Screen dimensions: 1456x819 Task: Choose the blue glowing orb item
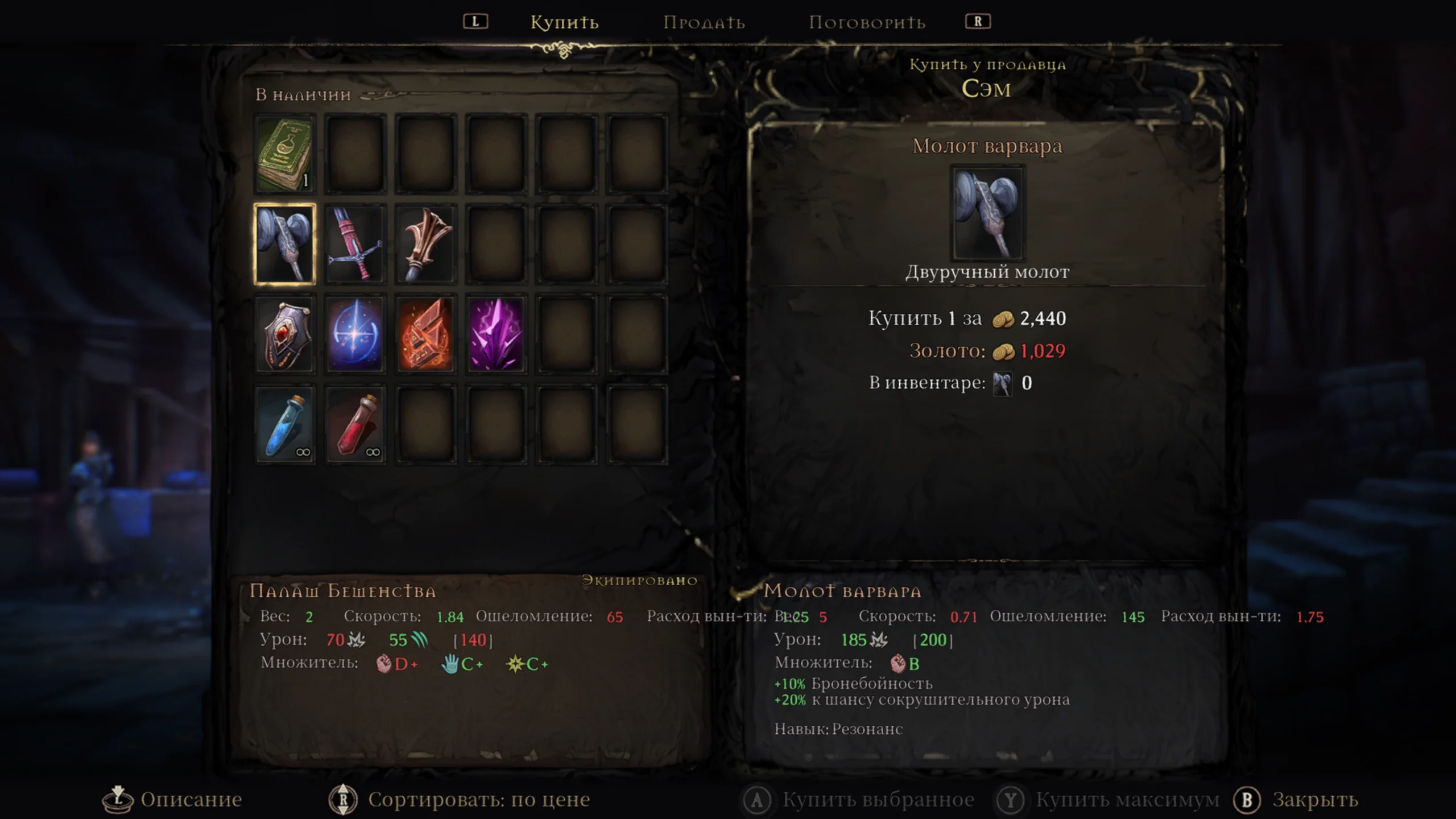[355, 334]
